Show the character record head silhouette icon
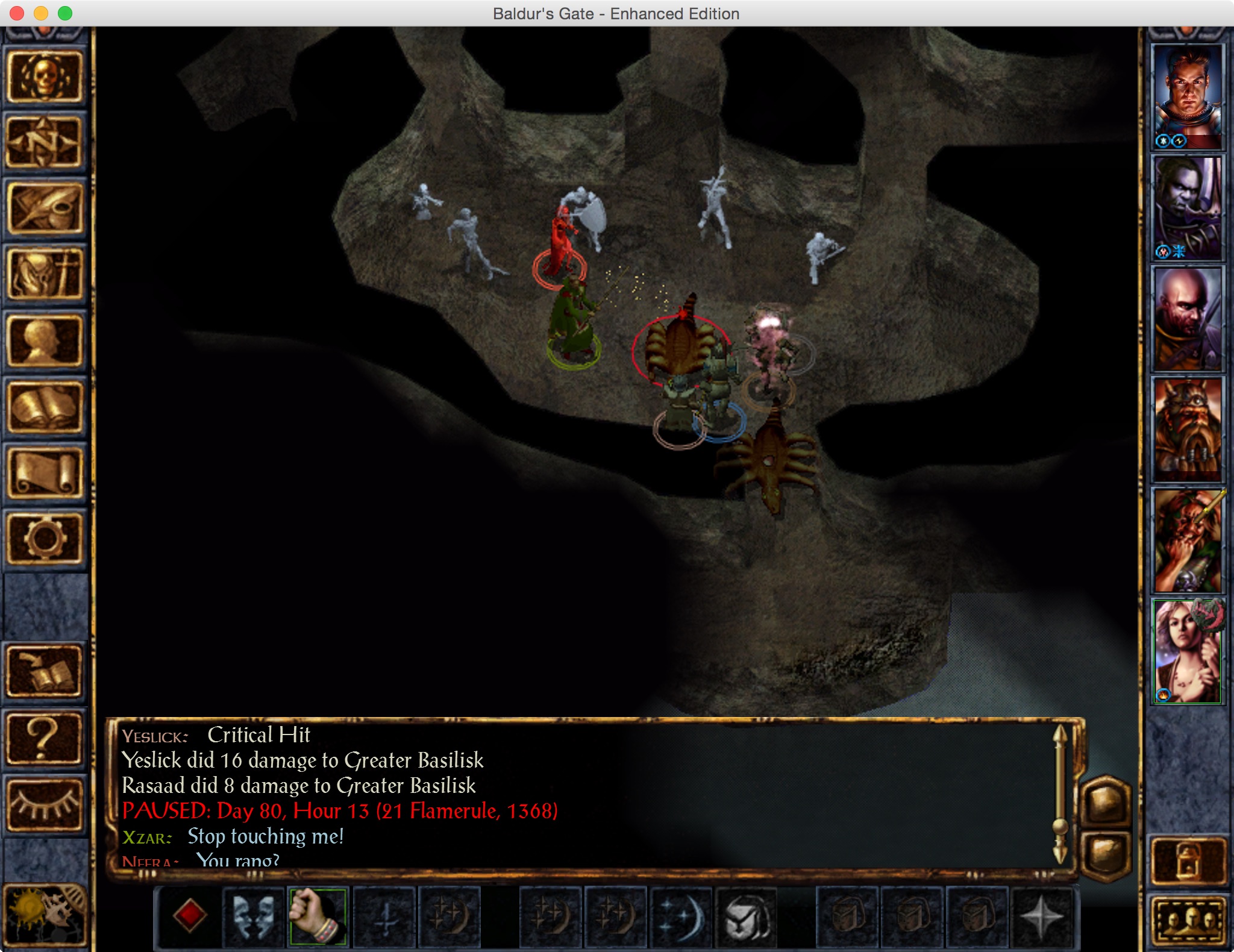1234x952 pixels. click(45, 342)
